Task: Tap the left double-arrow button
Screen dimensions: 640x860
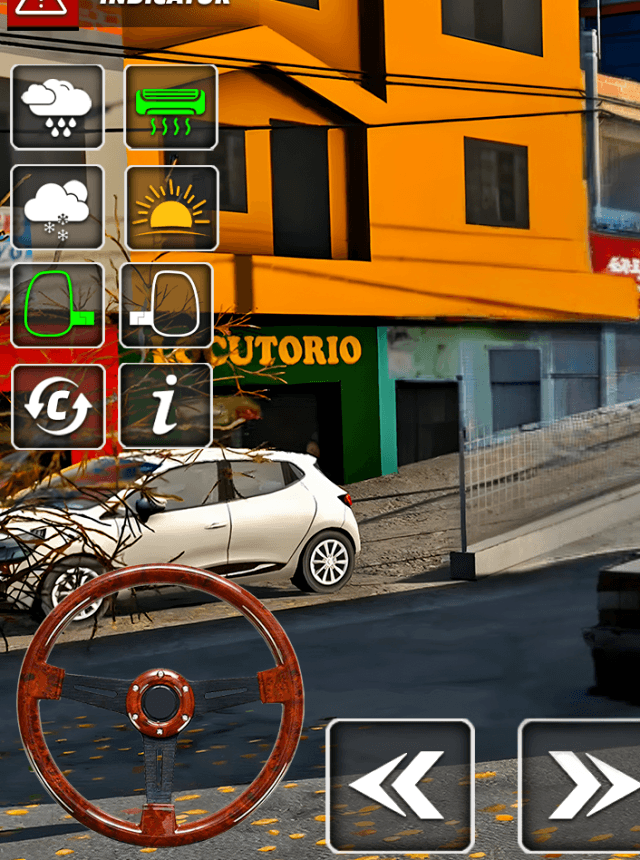Action: (x=400, y=785)
